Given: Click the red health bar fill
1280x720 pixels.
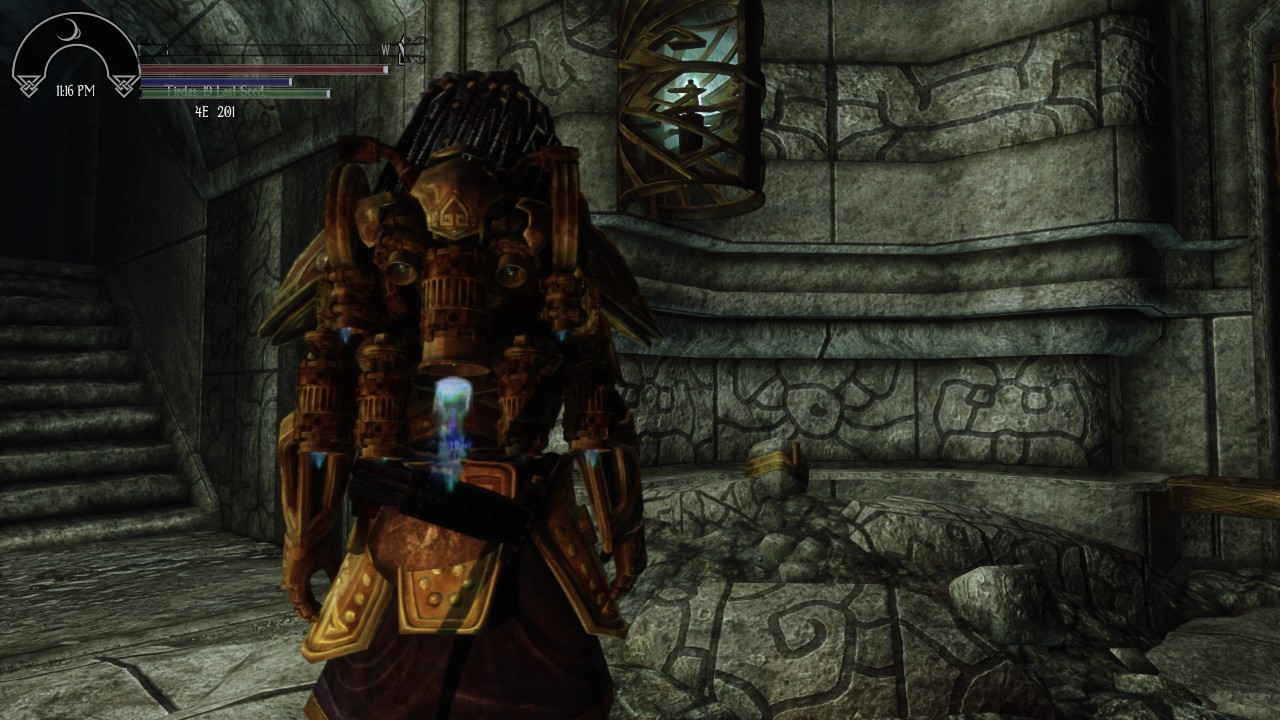Looking at the screenshot, I should pyautogui.click(x=262, y=69).
